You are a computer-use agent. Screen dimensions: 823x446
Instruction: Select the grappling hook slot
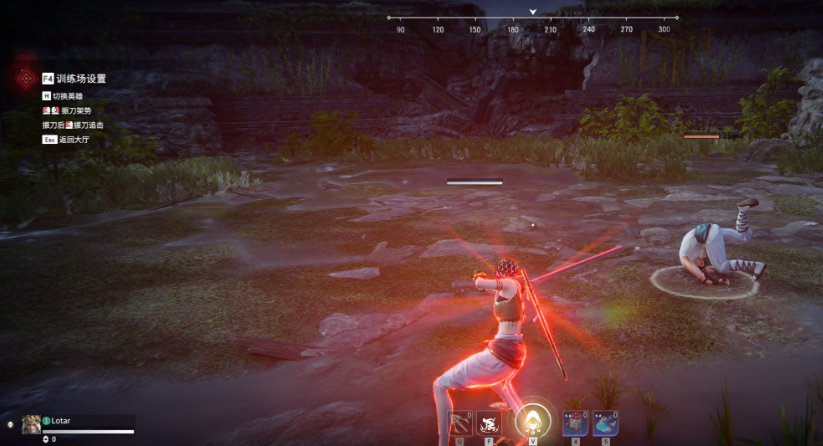click(x=460, y=422)
